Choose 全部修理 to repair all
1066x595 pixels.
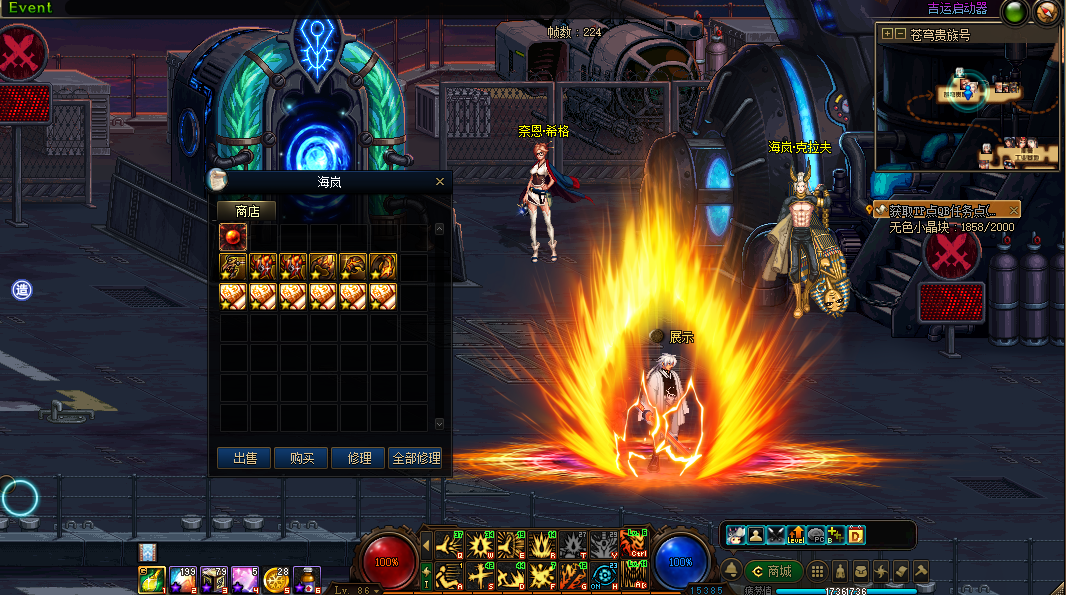415,458
